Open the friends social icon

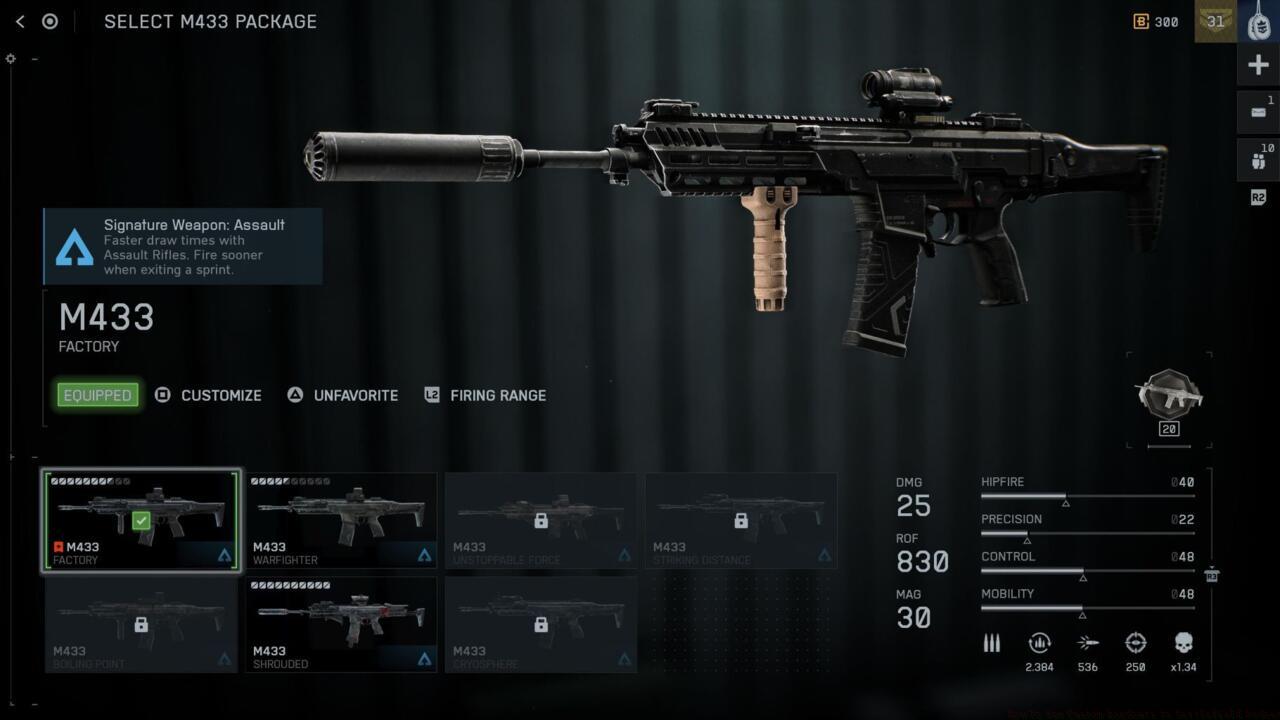click(1257, 159)
